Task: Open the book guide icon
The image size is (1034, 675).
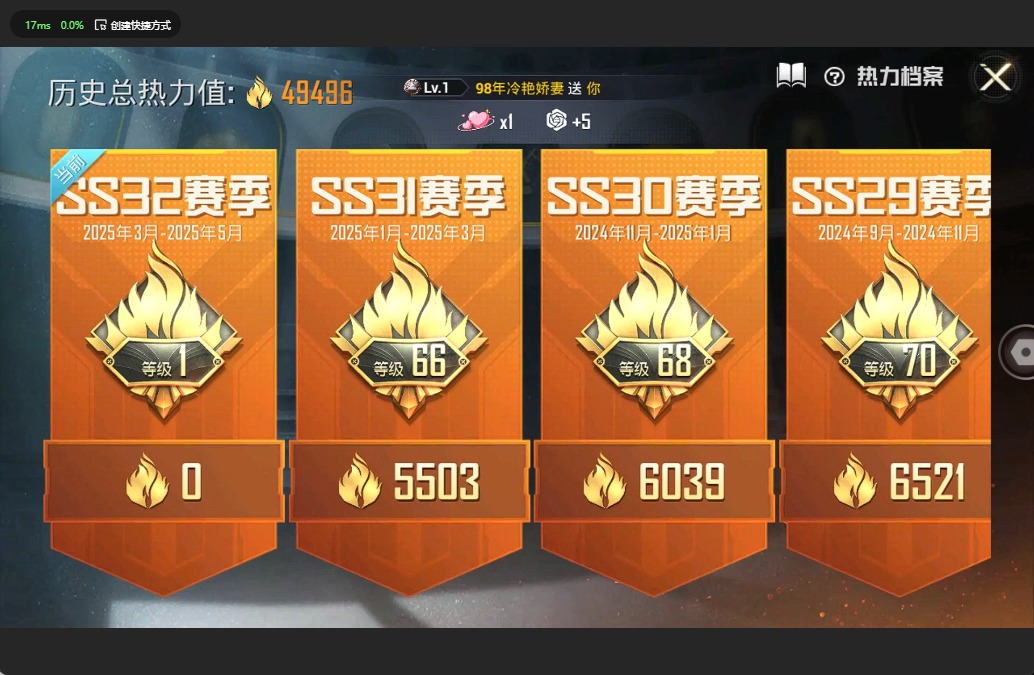Action: tap(791, 76)
